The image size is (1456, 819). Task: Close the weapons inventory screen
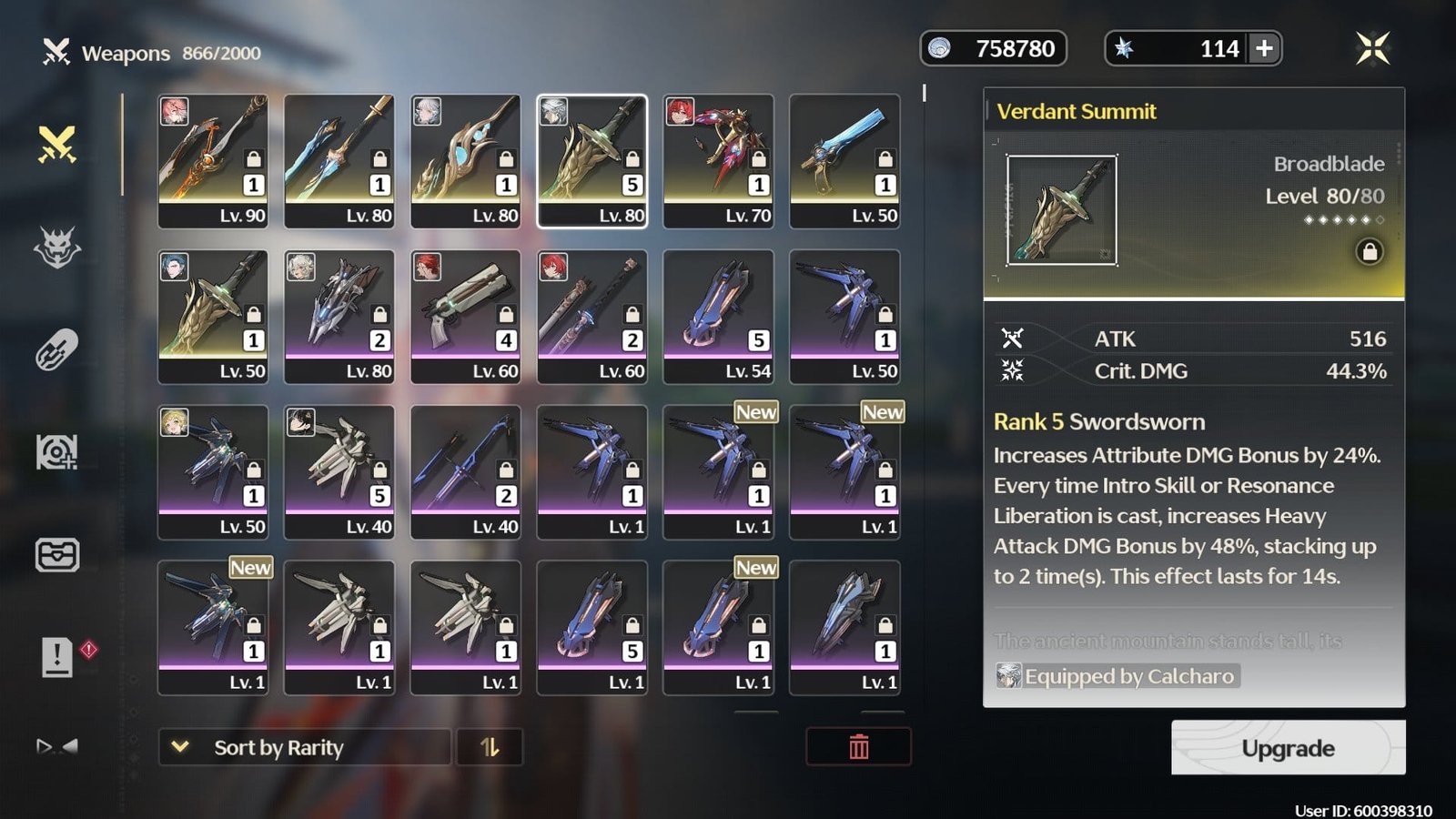point(1372,48)
